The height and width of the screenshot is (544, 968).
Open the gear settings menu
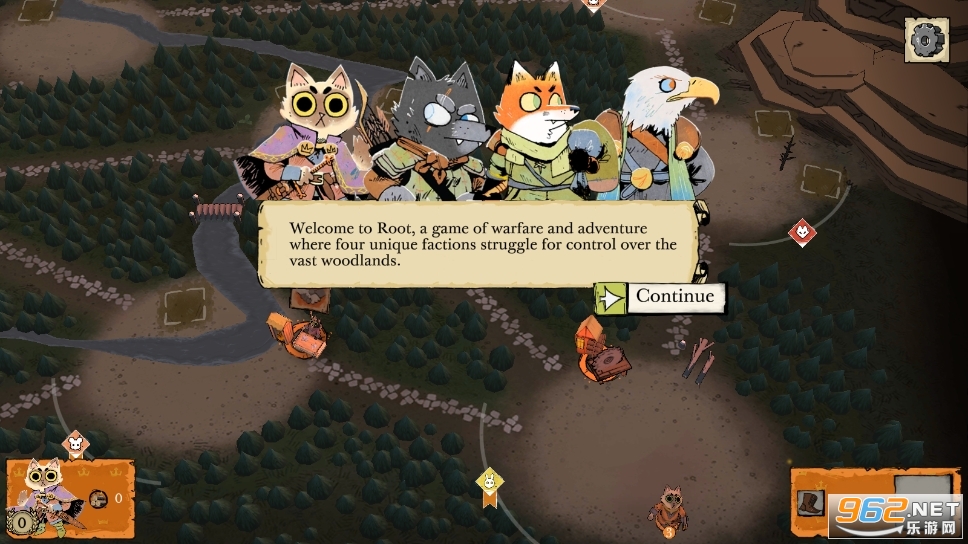pos(926,39)
